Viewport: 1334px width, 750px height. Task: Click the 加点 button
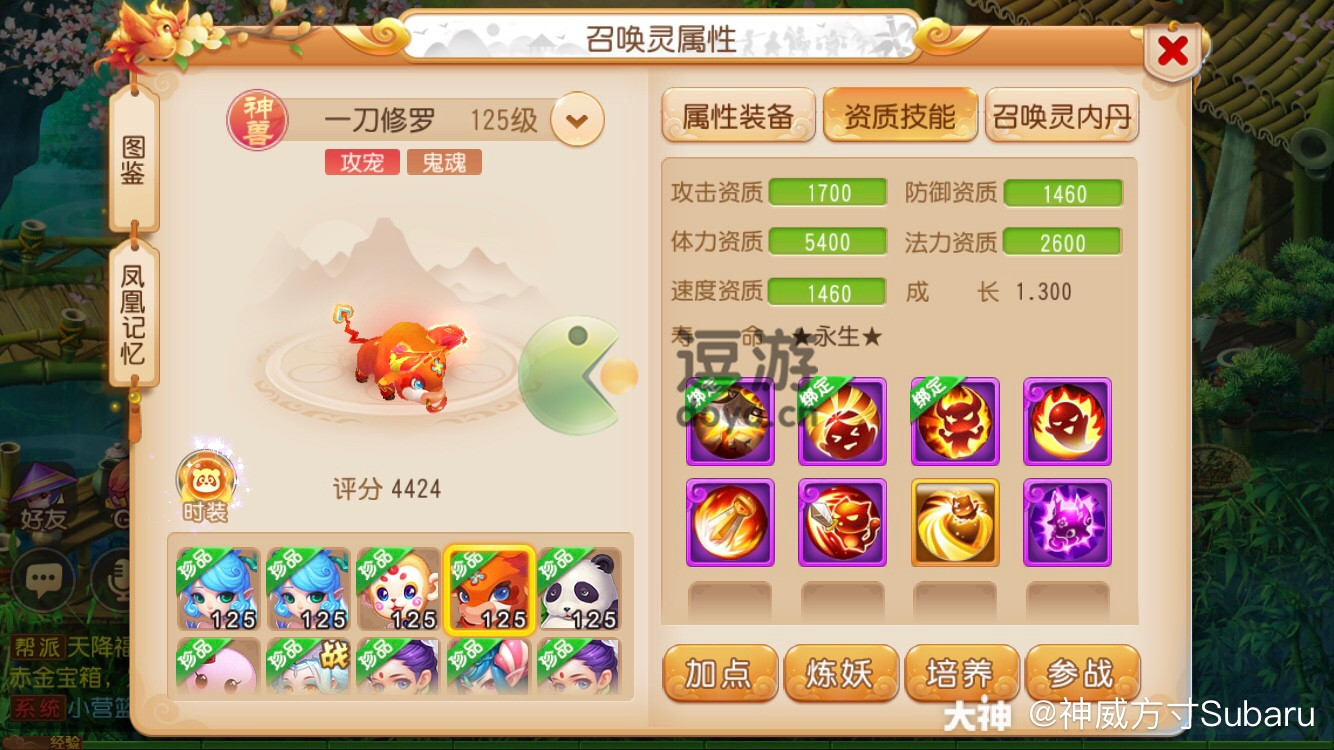[718, 673]
